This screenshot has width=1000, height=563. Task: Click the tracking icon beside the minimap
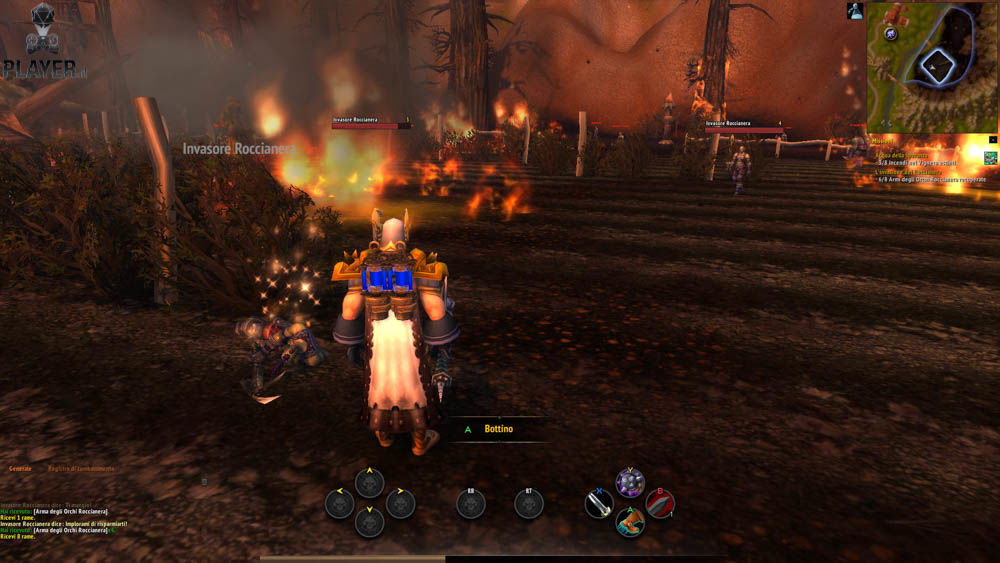(855, 11)
